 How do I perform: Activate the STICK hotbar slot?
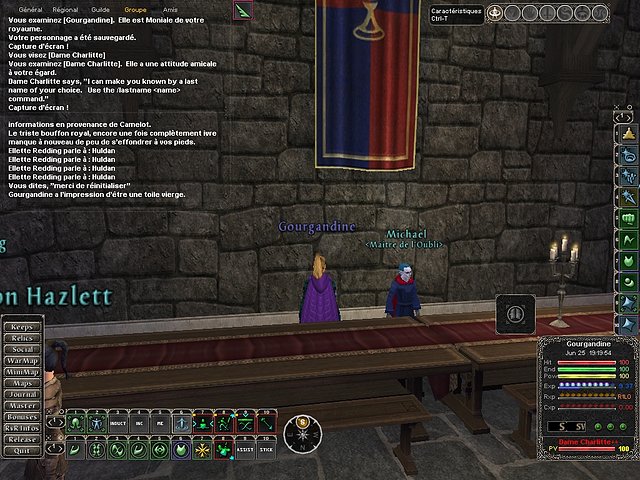pyautogui.click(x=267, y=450)
